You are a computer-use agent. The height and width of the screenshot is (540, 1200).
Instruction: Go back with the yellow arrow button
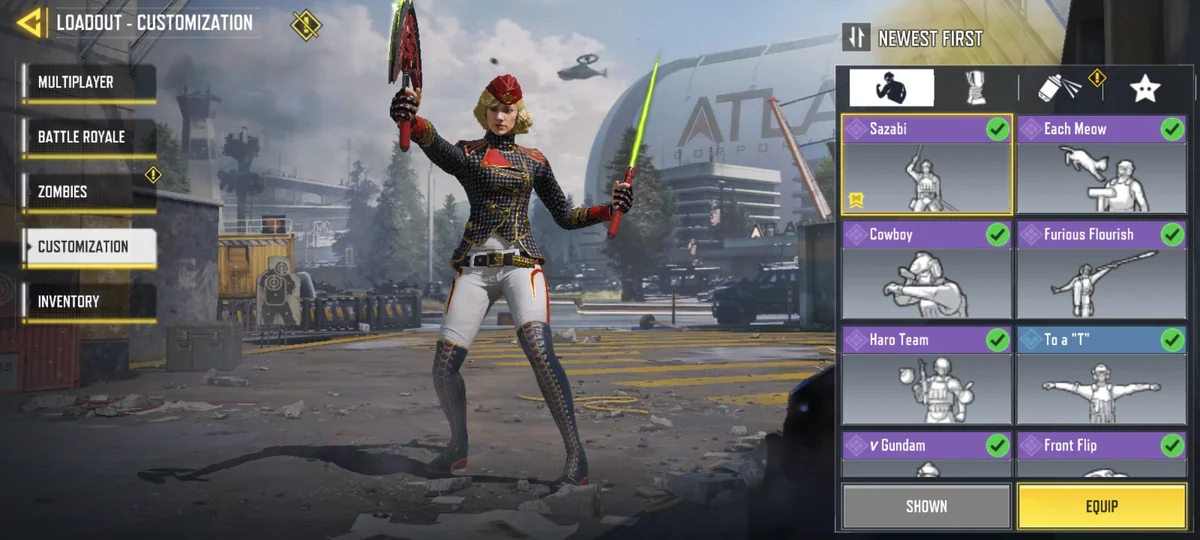click(x=30, y=22)
